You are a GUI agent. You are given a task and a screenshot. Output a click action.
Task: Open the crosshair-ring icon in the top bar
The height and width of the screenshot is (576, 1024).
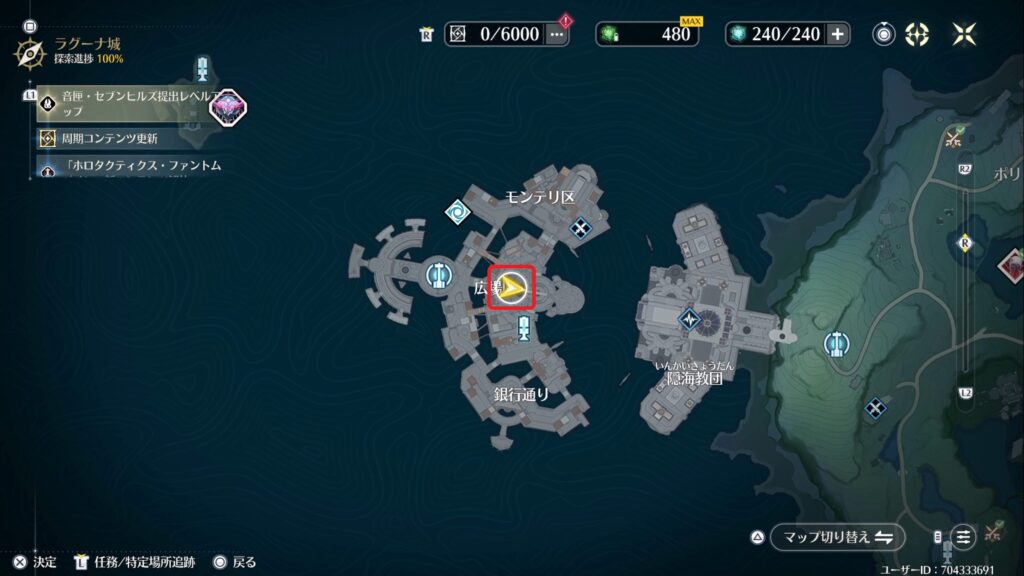[x=917, y=34]
